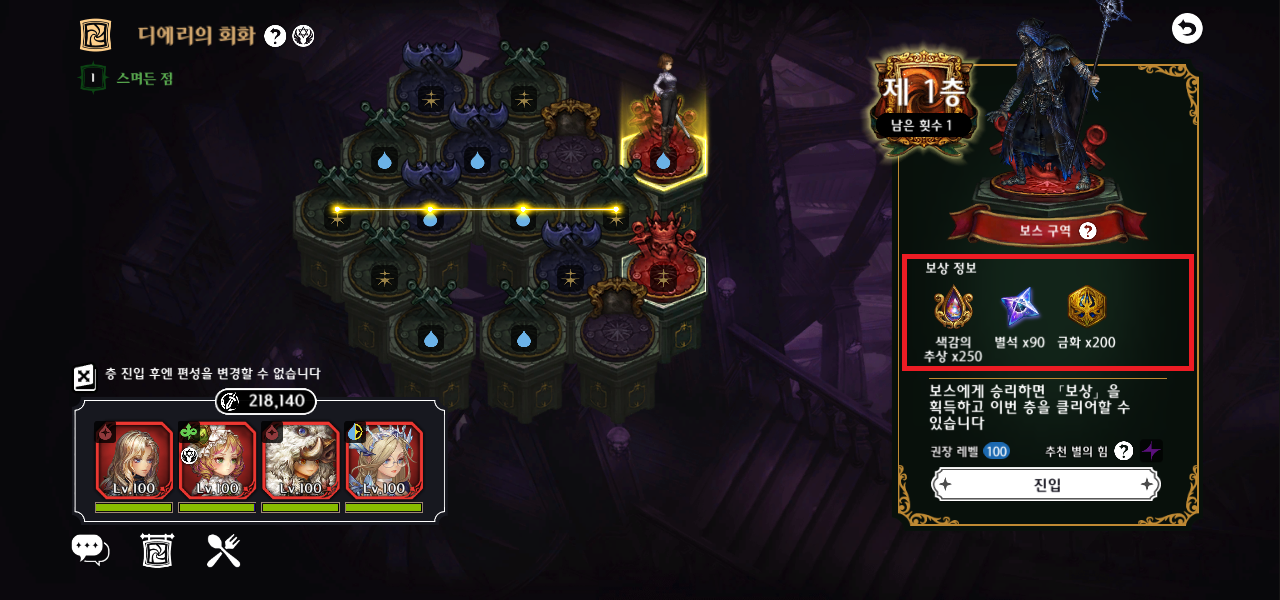Show help for 추천 별의 힘
The width and height of the screenshot is (1280, 600).
[1123, 451]
